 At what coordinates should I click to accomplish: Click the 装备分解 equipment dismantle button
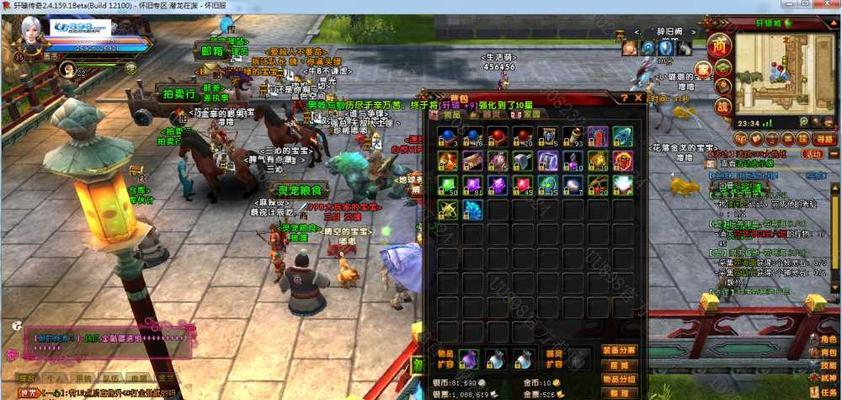coord(619,350)
